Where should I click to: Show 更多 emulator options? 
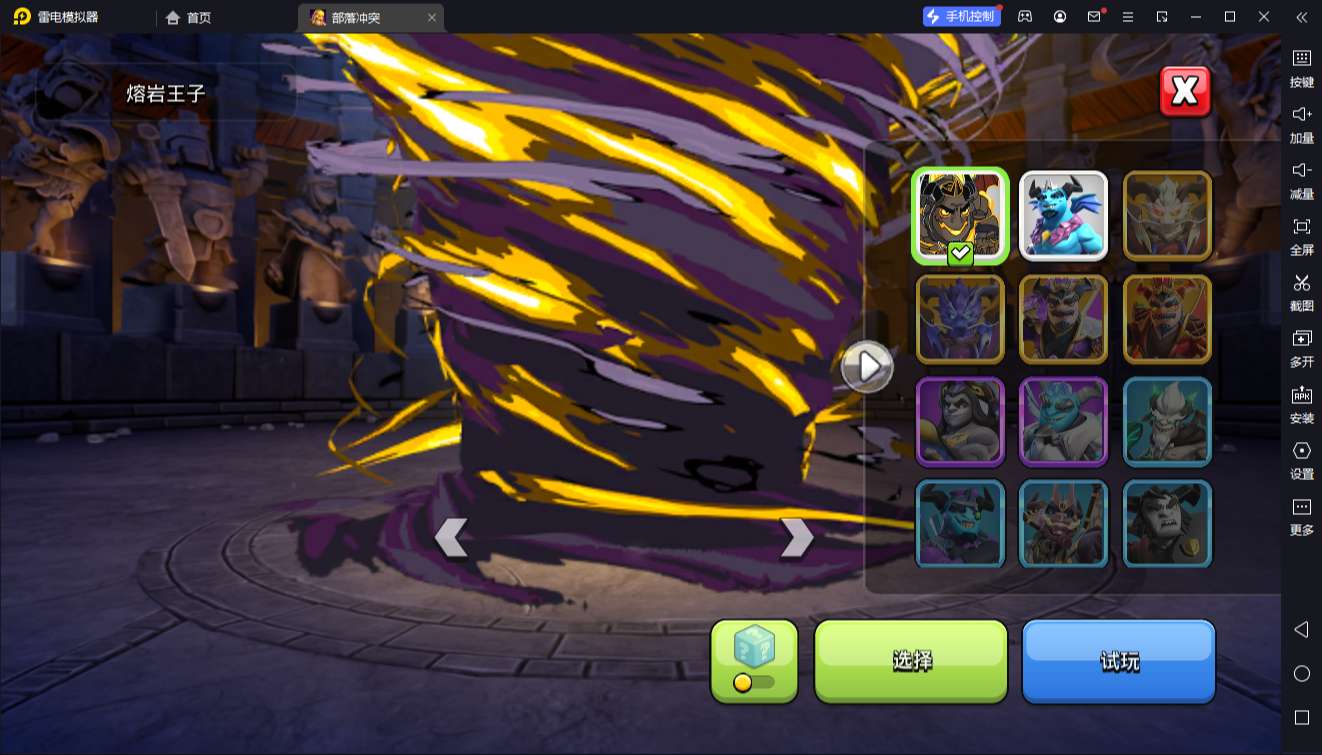1301,515
